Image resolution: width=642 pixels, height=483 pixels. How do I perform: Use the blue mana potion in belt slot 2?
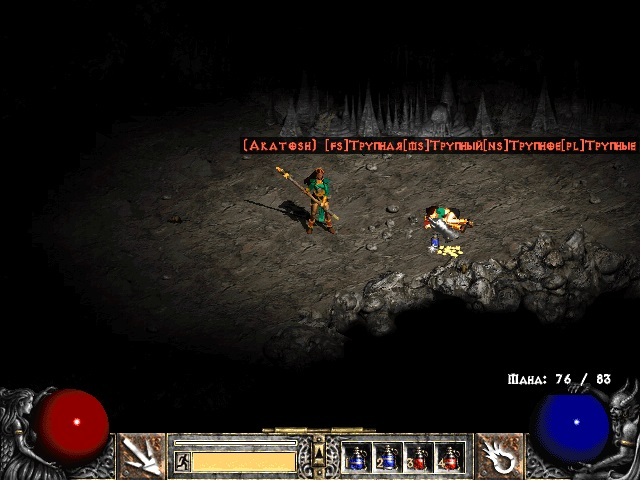(x=388, y=458)
